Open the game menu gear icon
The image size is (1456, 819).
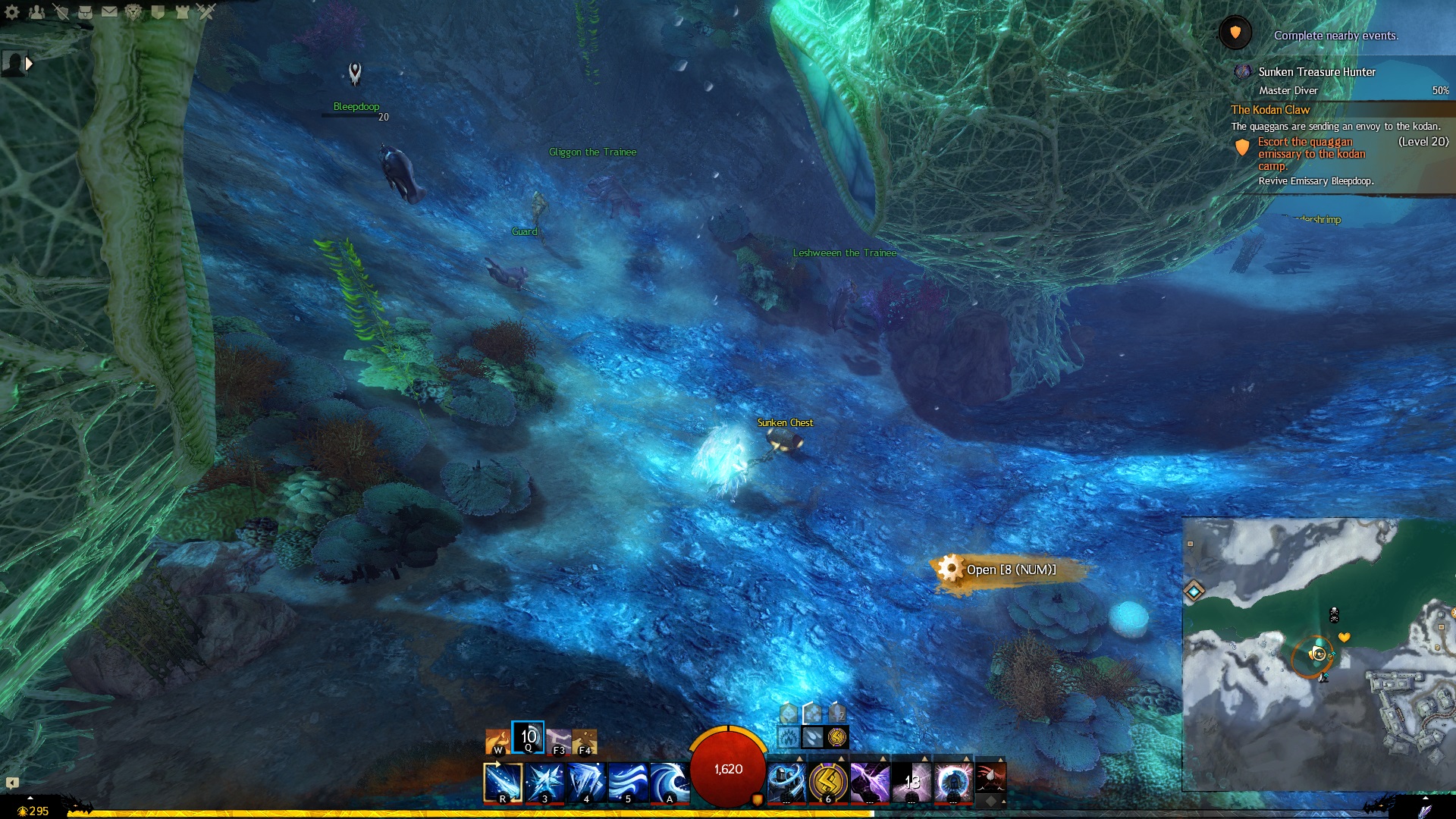point(12,11)
